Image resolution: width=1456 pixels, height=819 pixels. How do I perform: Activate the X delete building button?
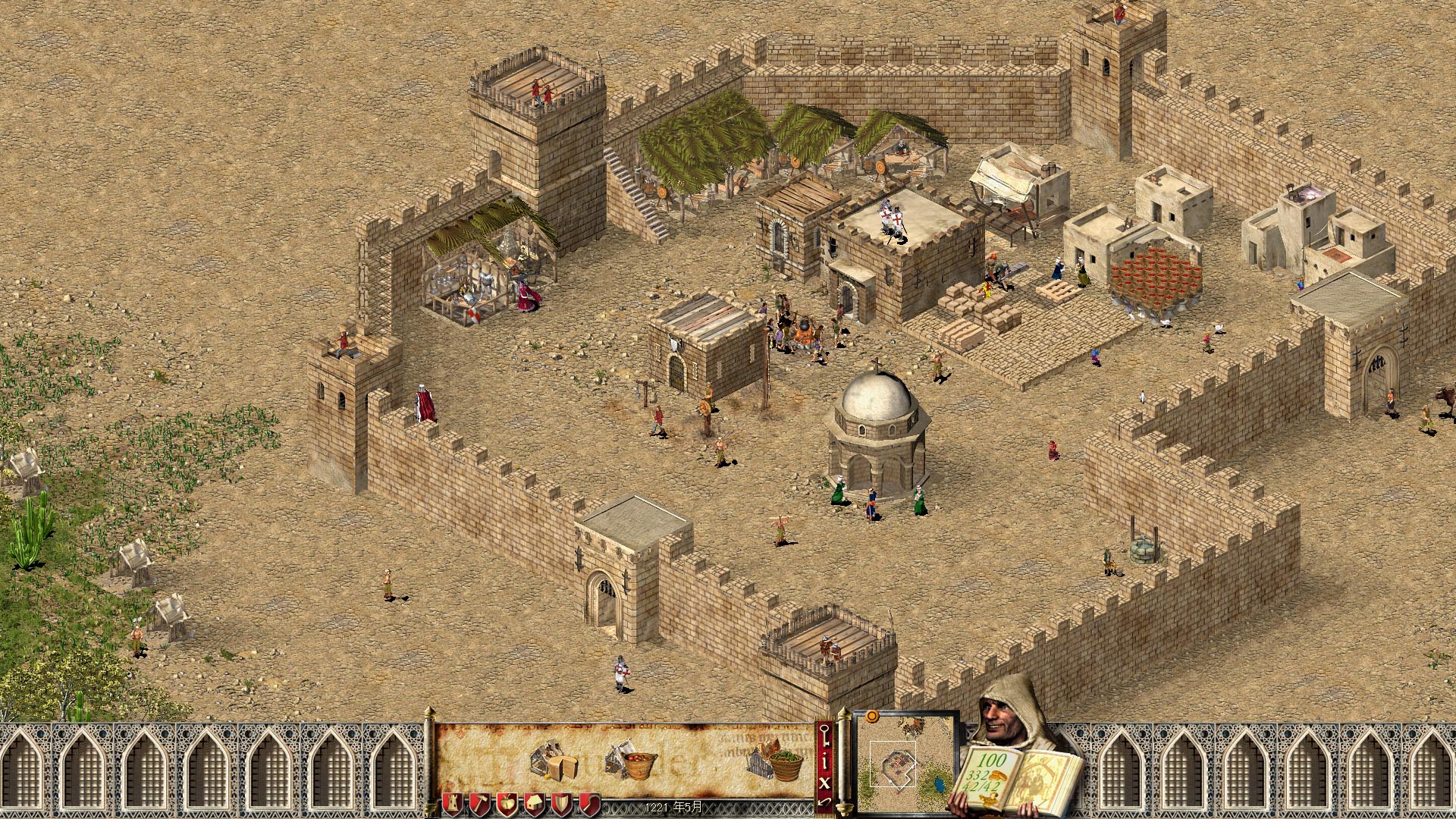[824, 781]
